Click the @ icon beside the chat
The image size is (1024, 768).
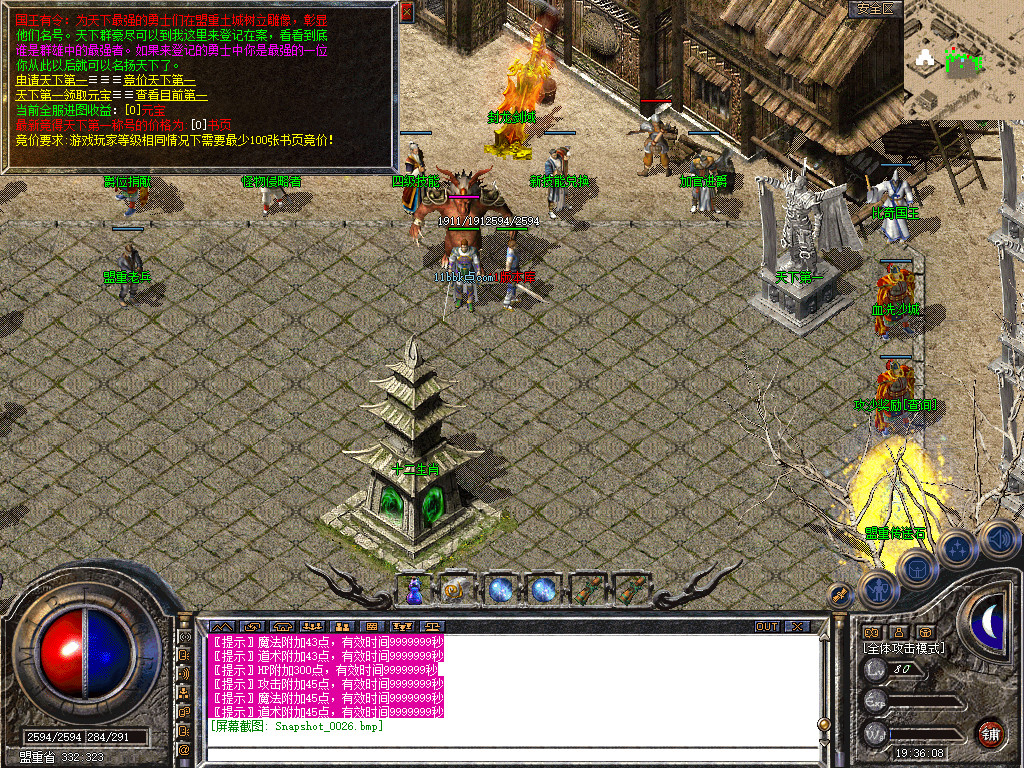tap(185, 749)
